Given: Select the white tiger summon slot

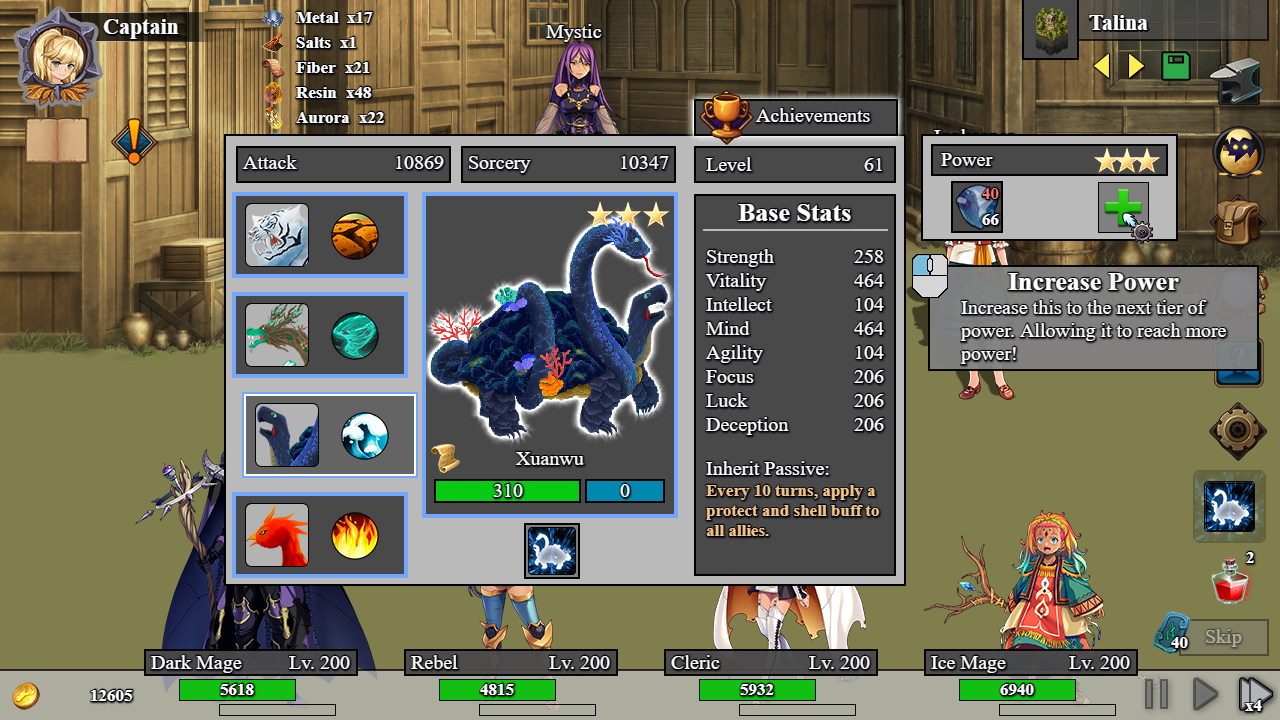Looking at the screenshot, I should click(x=277, y=235).
